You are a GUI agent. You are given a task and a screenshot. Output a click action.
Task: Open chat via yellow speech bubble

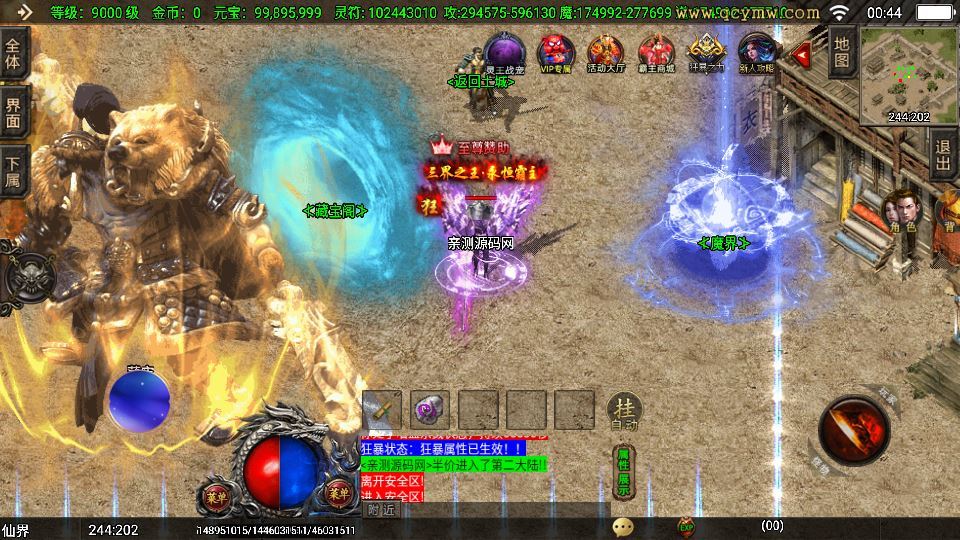(x=623, y=526)
